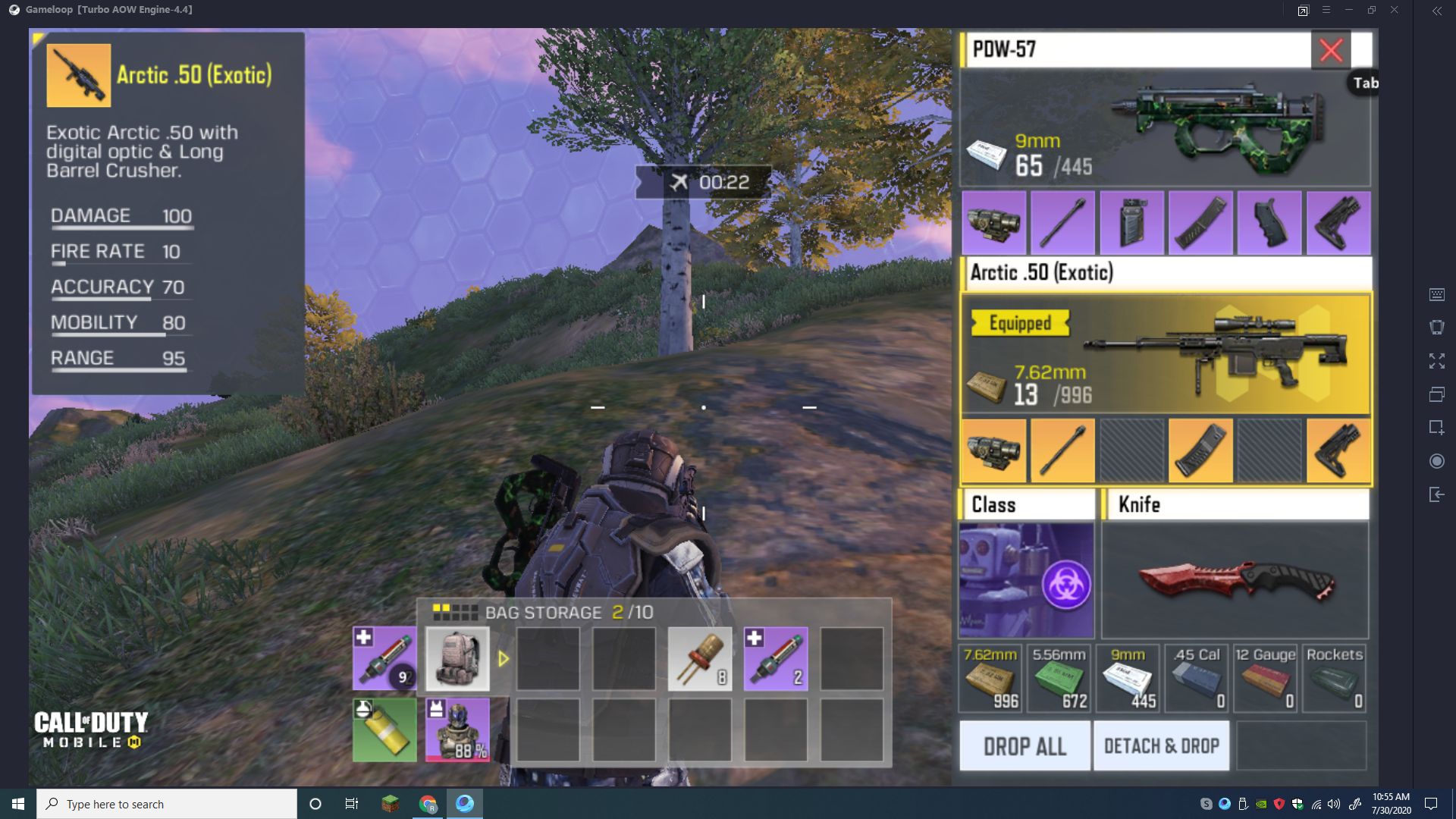Image resolution: width=1456 pixels, height=819 pixels.
Task: Select the PDW-57 pistol grip attachment
Action: [1269, 223]
